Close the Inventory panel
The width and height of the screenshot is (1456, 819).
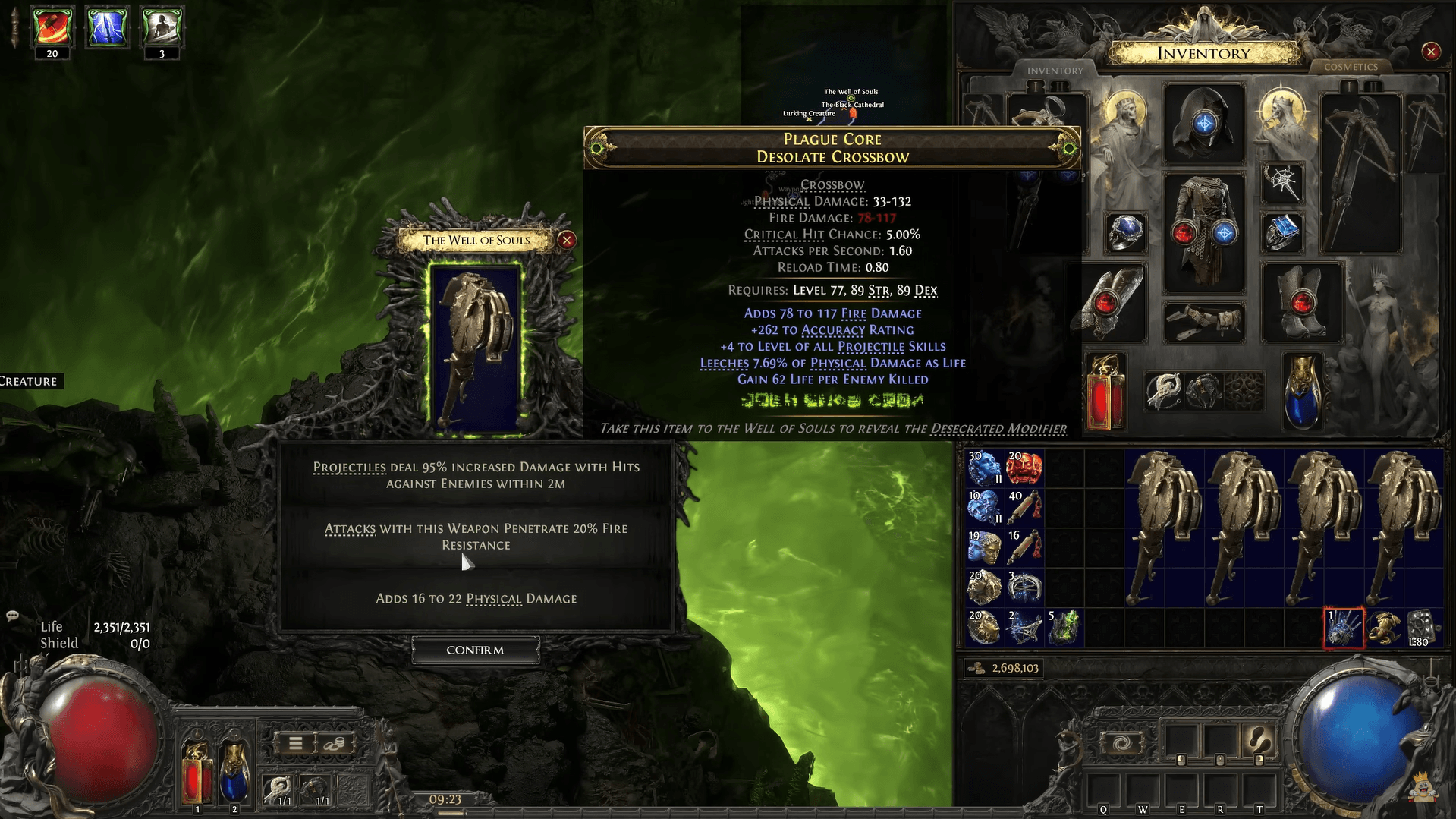[x=1431, y=52]
